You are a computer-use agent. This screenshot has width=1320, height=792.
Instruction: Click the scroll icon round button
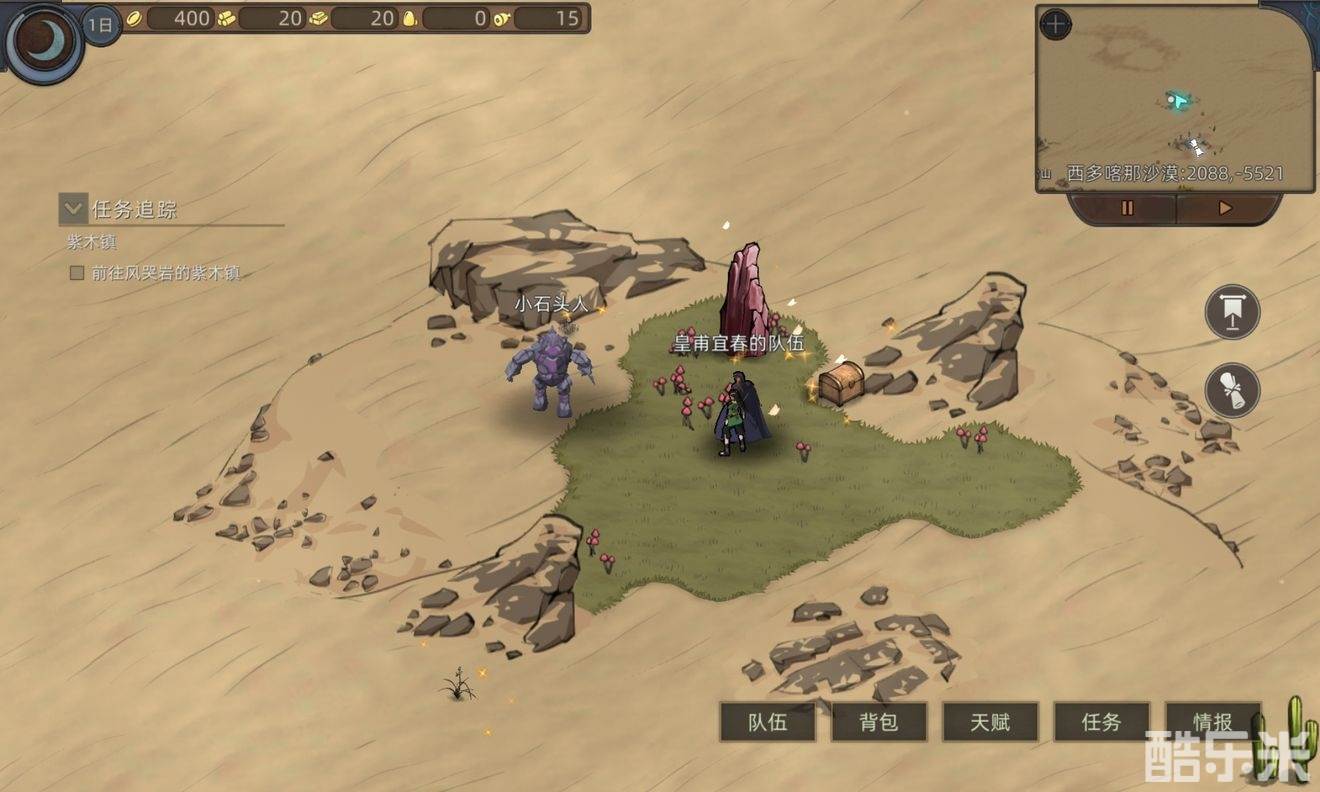1232,390
